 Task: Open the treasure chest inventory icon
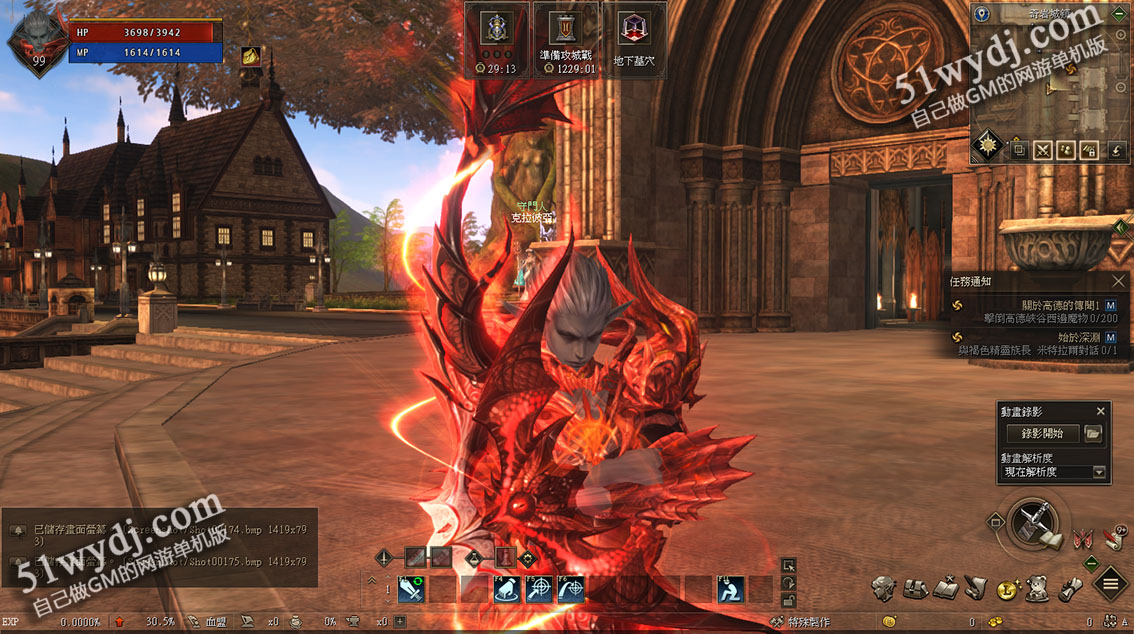914,589
